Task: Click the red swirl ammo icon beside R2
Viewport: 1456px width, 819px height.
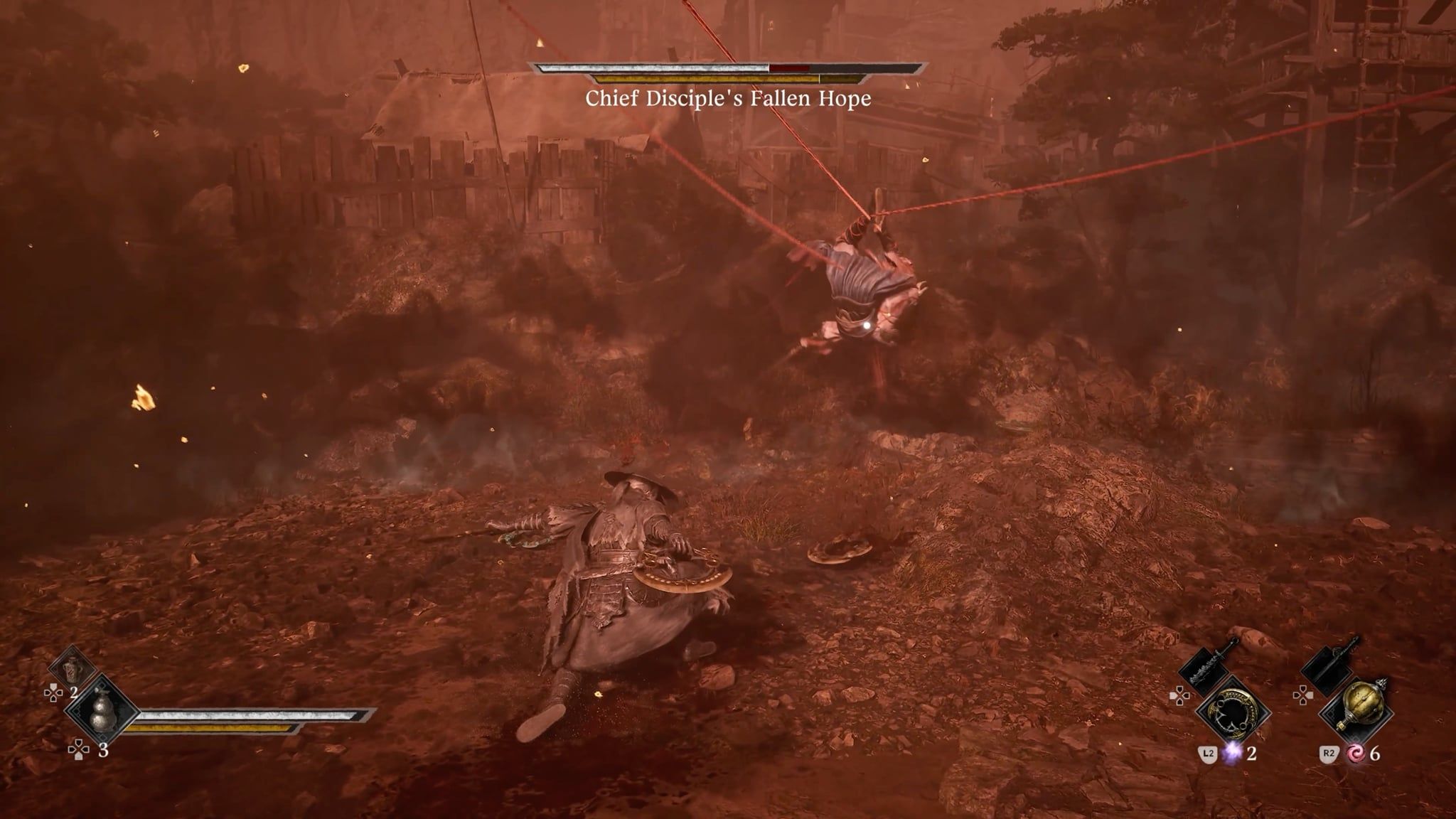Action: tap(1355, 754)
